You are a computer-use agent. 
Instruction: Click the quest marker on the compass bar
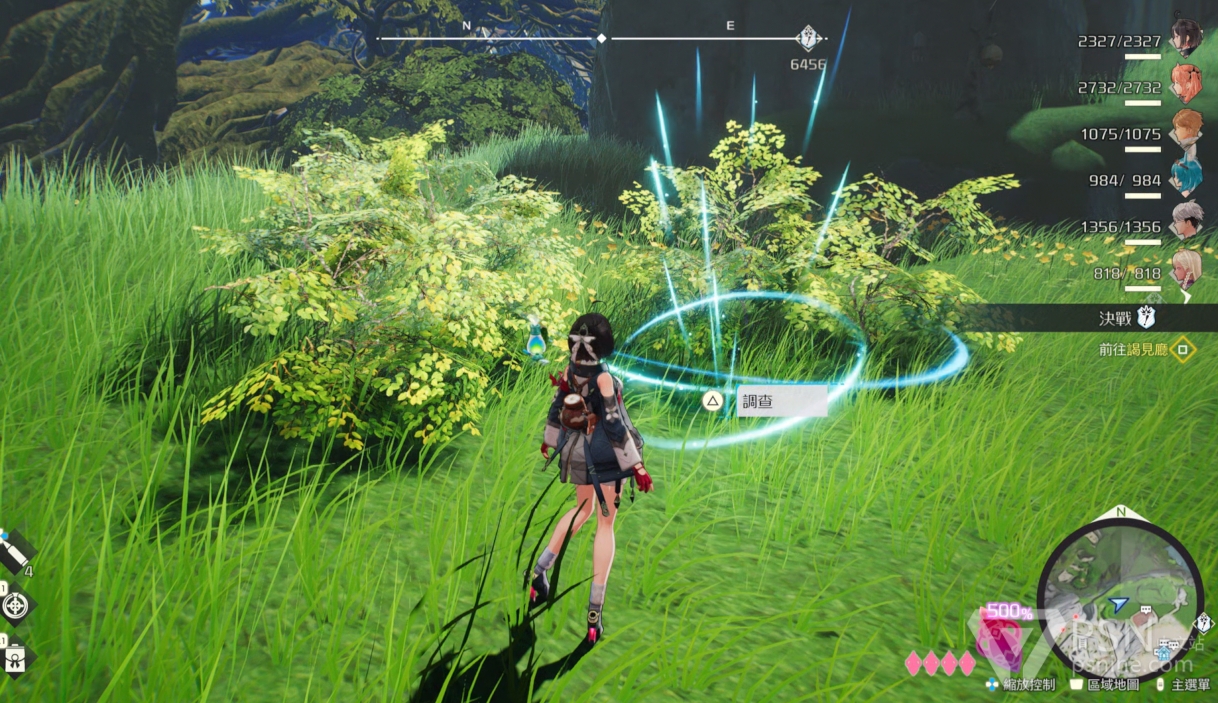(x=807, y=39)
